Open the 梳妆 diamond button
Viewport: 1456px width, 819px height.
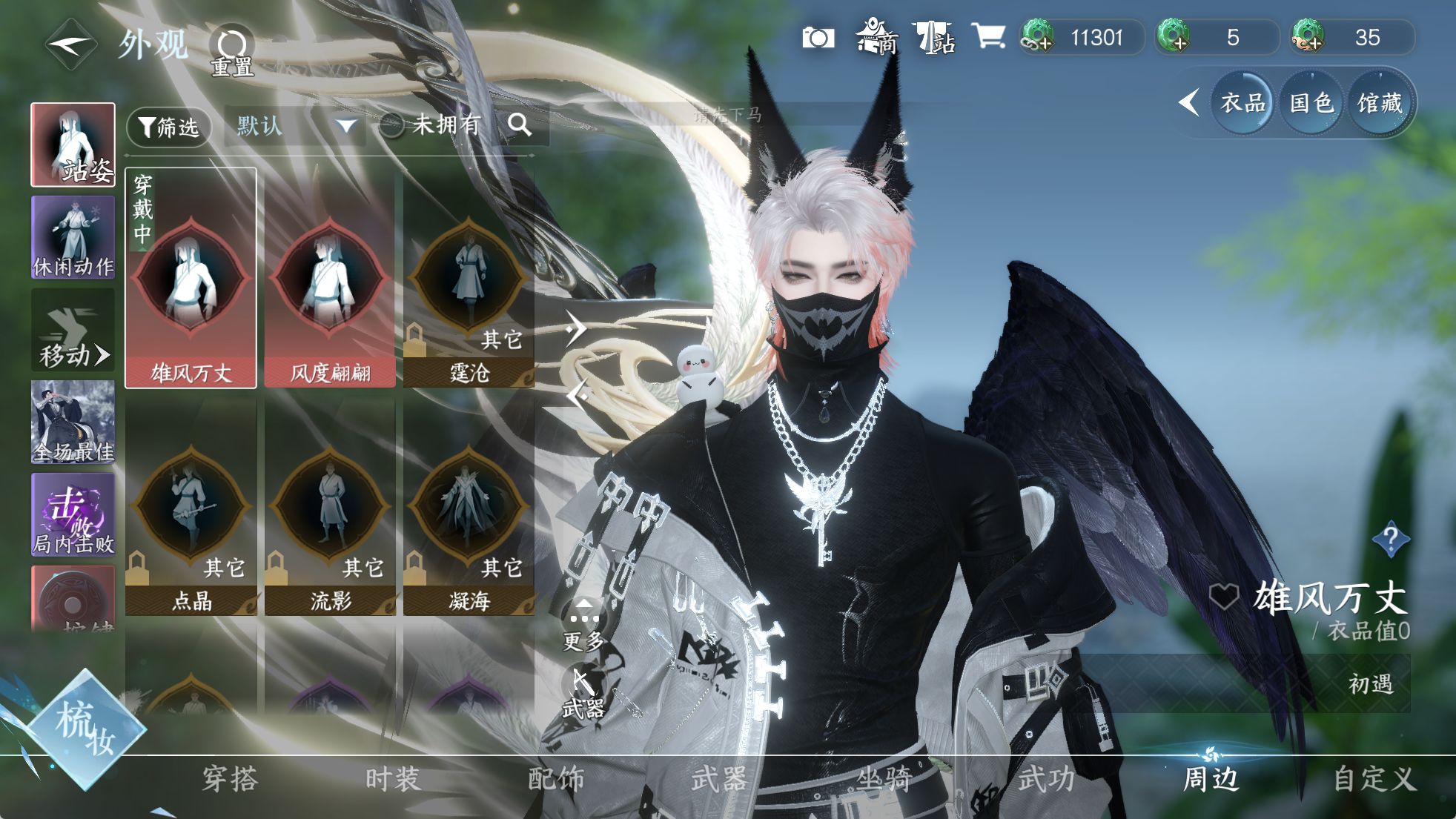(x=85, y=726)
